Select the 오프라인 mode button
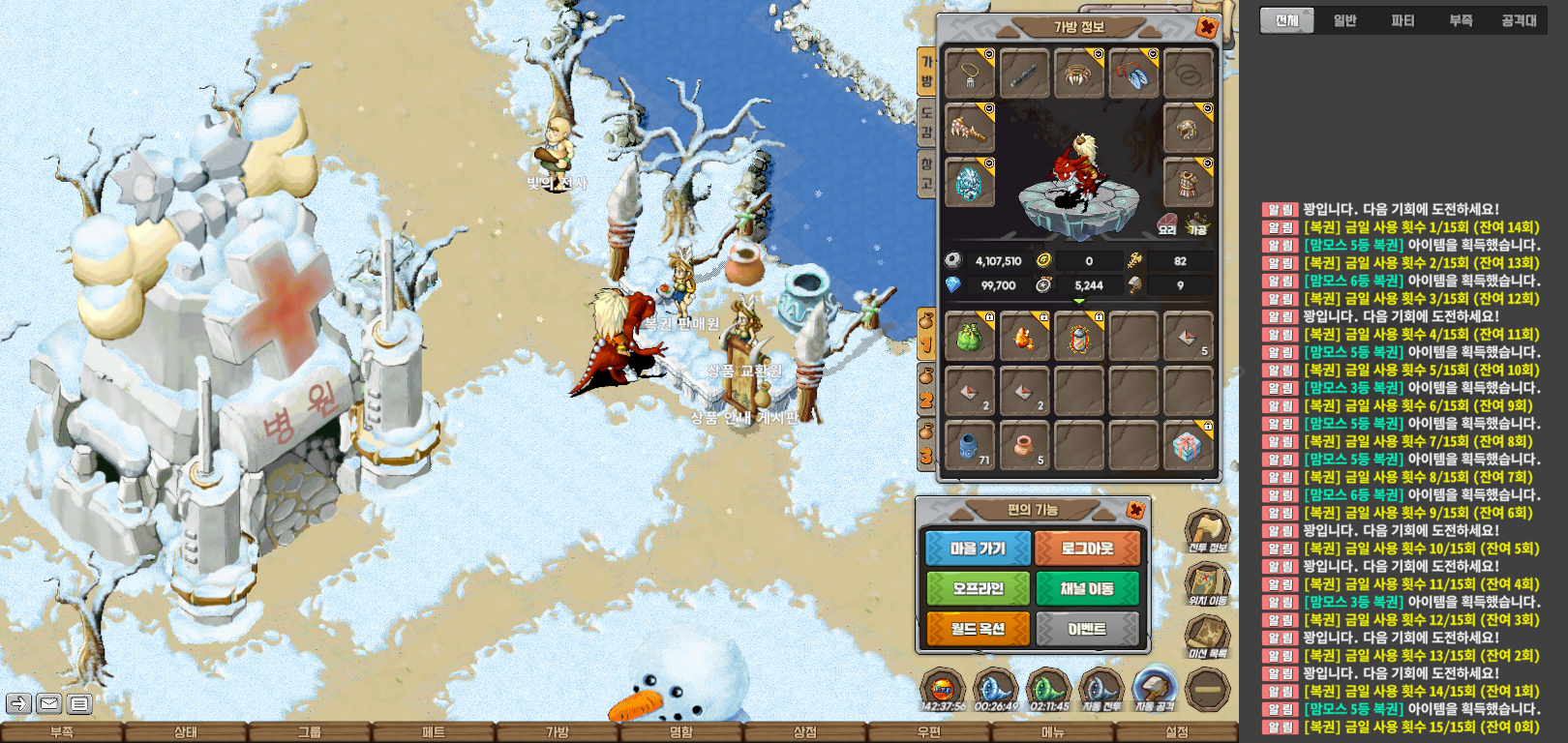Viewport: 1568px width, 743px height. [x=978, y=588]
